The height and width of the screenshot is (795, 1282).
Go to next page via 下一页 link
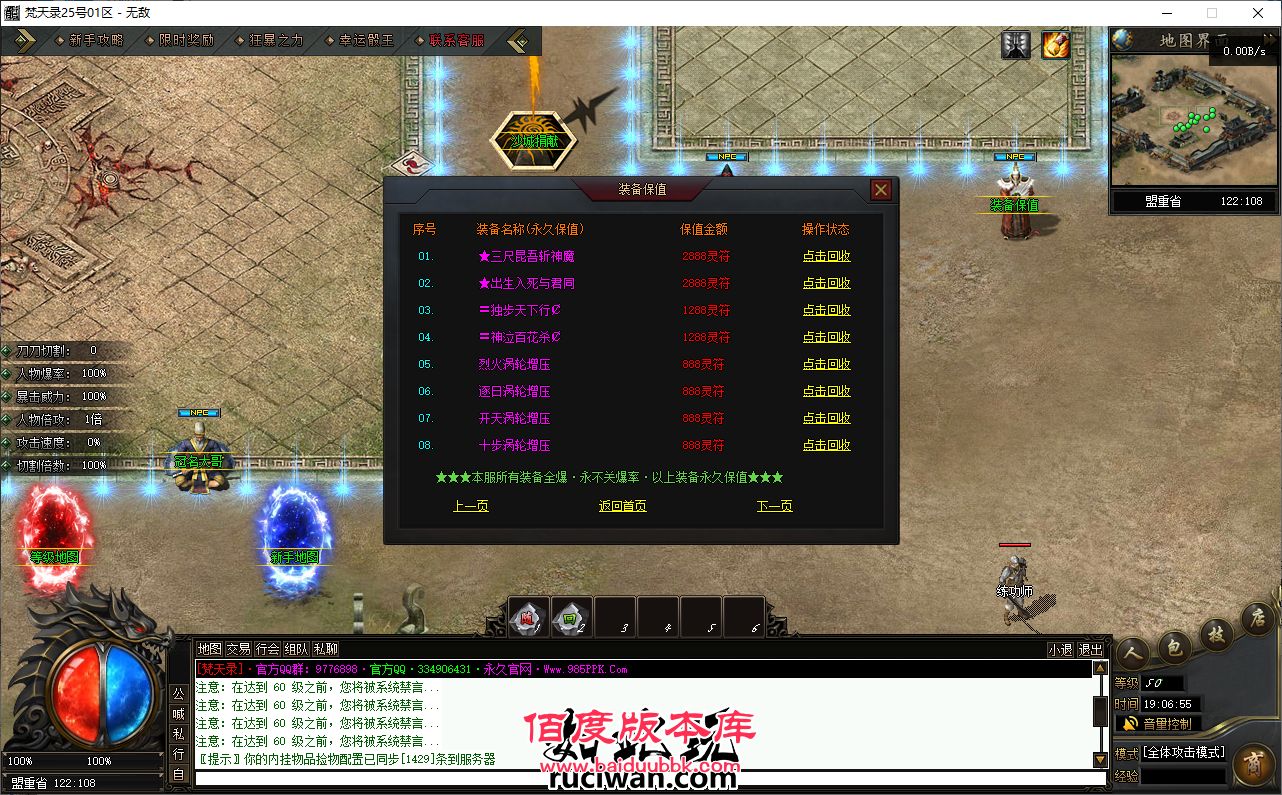click(x=774, y=507)
